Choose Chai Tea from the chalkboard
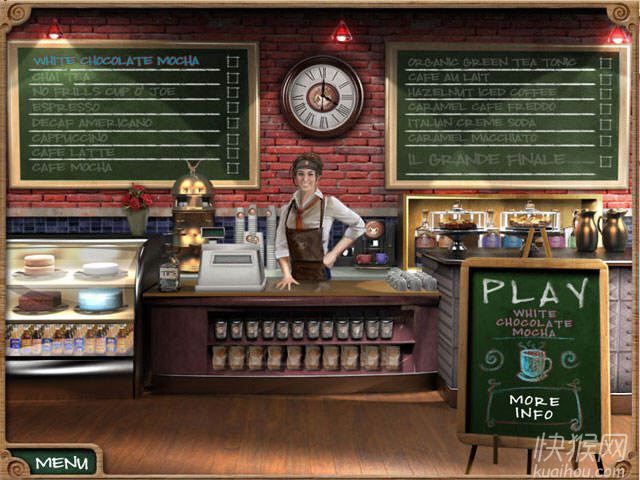 coord(61,76)
